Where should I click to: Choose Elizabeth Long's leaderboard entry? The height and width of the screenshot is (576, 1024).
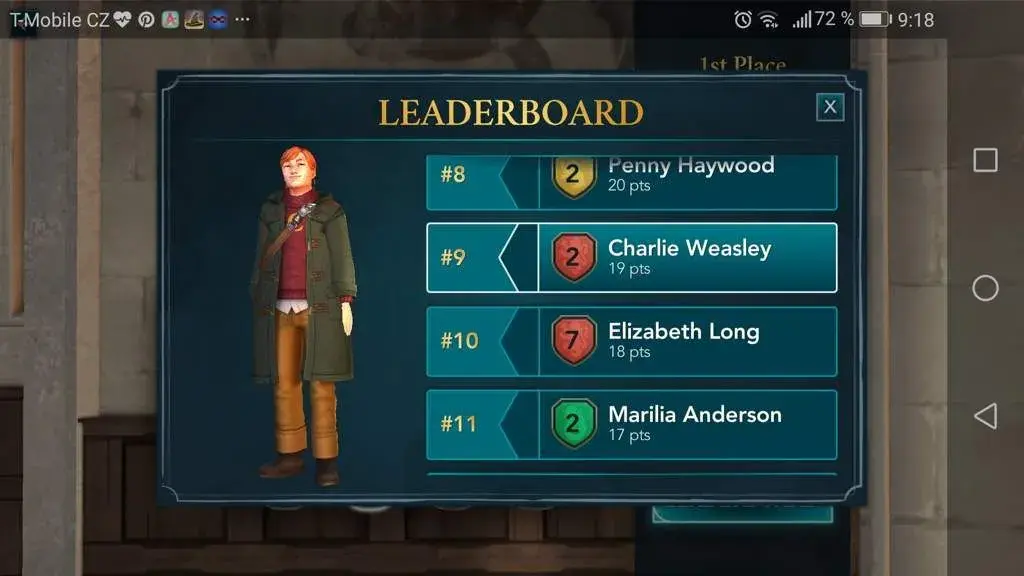coord(632,340)
